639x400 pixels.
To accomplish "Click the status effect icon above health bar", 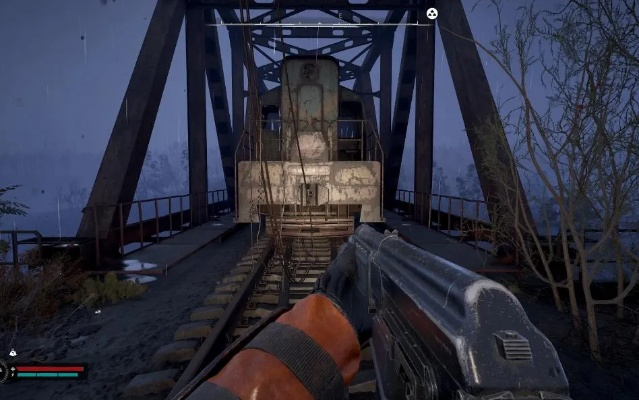I will (x=11, y=353).
